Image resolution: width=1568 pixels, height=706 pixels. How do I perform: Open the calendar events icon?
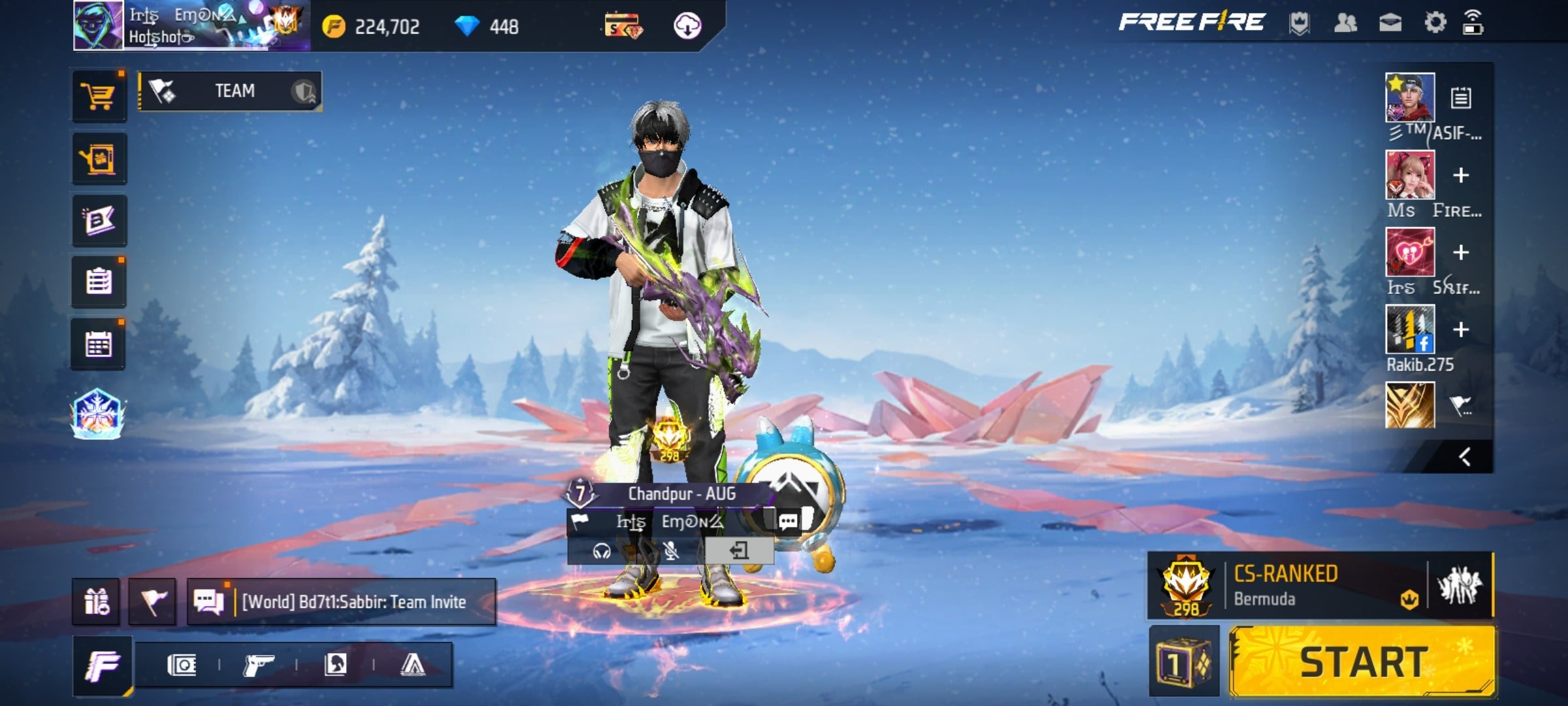pos(99,345)
